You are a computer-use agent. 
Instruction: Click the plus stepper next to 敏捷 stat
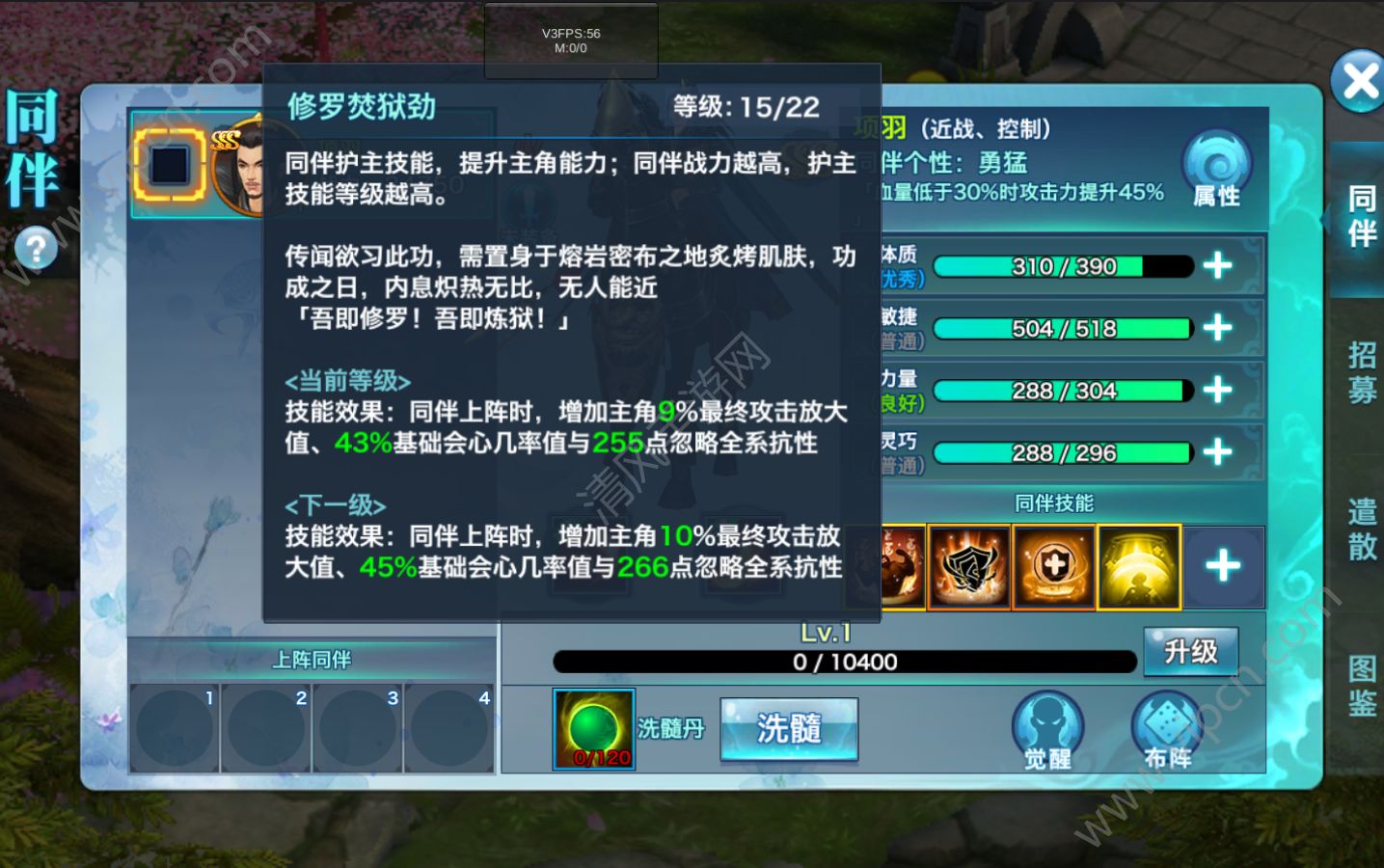(1218, 328)
